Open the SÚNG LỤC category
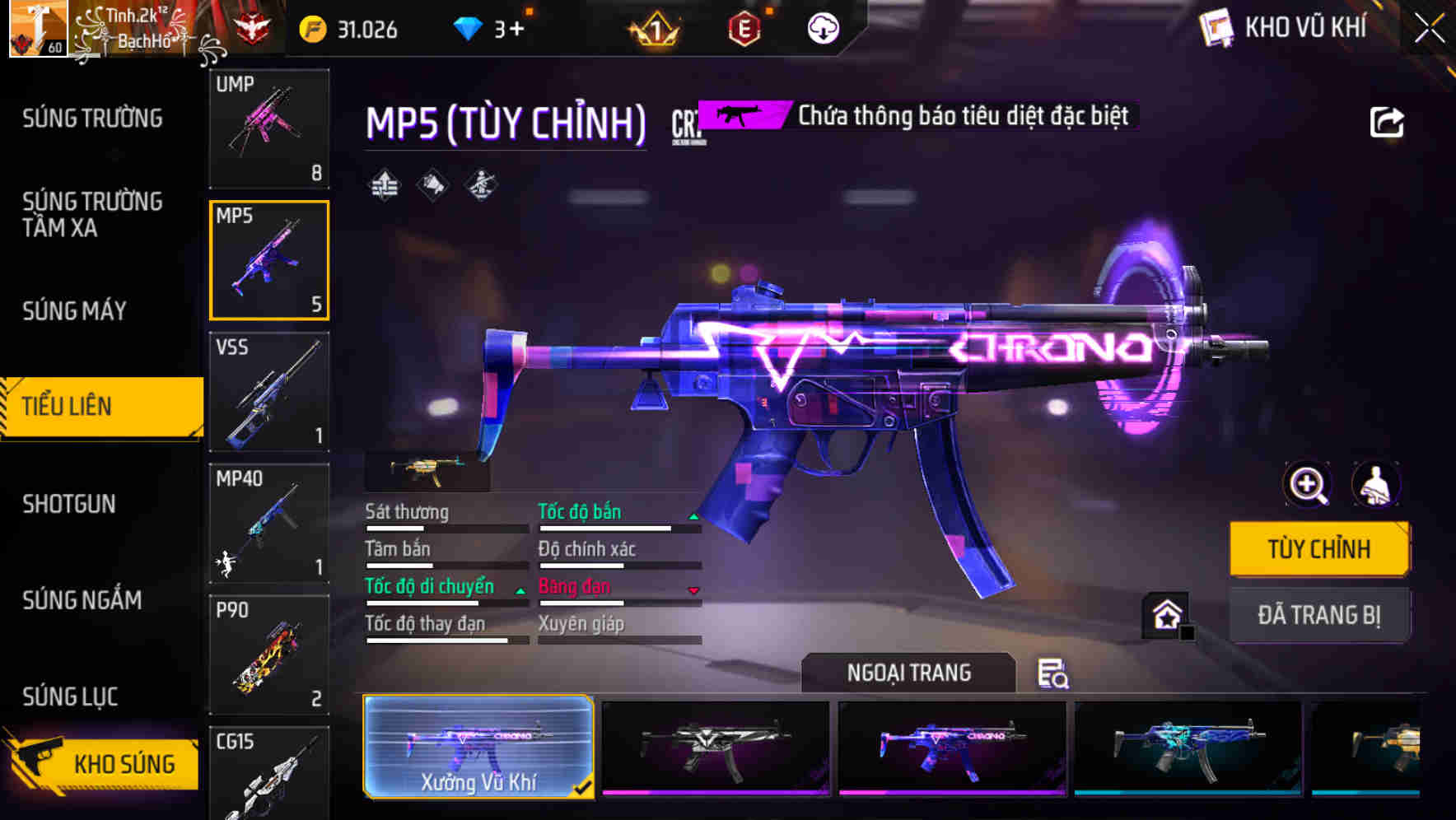 coord(70,697)
